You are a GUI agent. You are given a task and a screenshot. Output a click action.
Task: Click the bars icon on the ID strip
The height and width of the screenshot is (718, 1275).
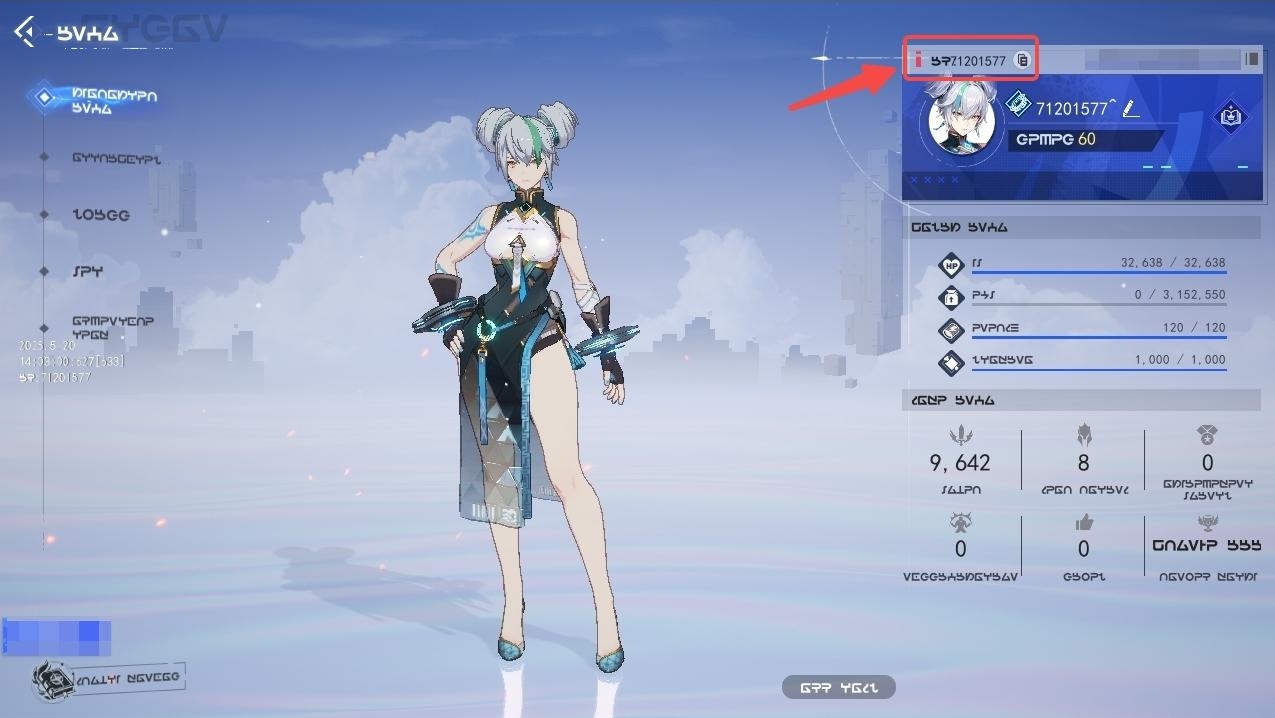[x=1251, y=59]
